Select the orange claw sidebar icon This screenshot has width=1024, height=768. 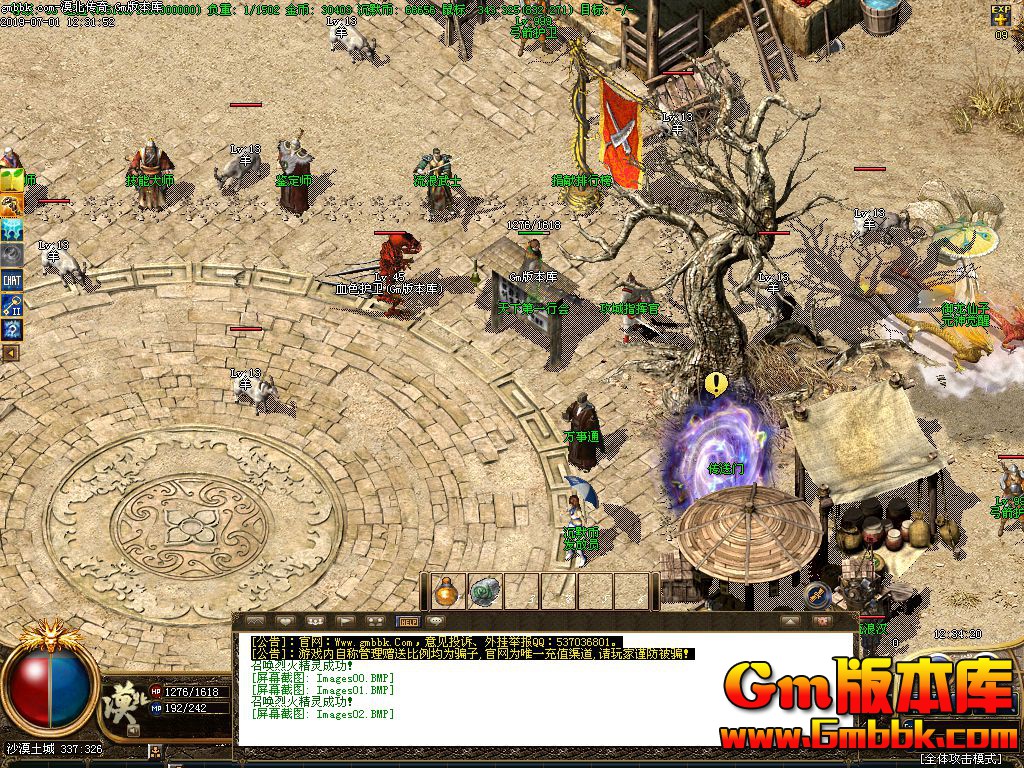point(12,205)
